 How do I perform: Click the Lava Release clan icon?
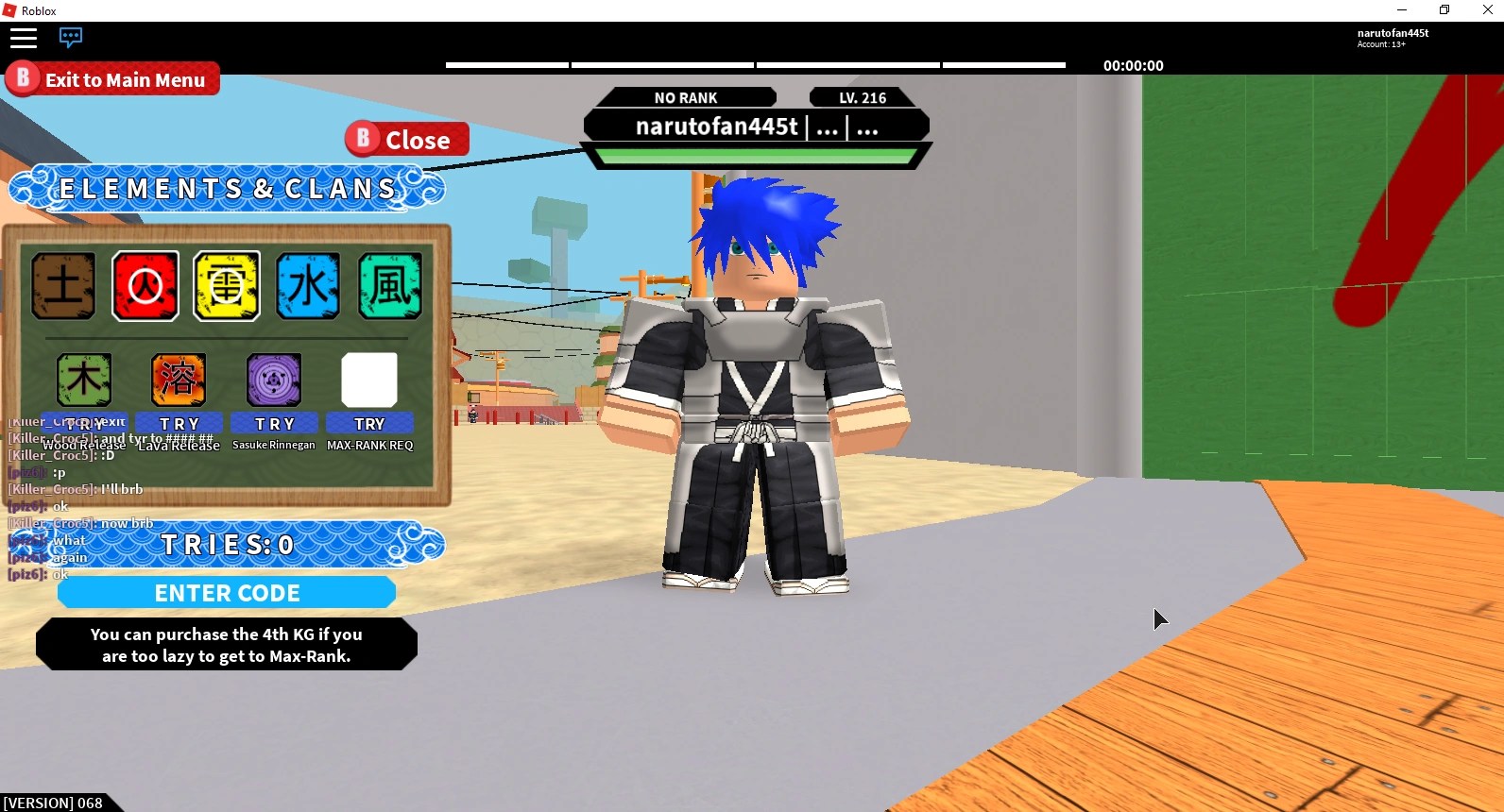(179, 380)
